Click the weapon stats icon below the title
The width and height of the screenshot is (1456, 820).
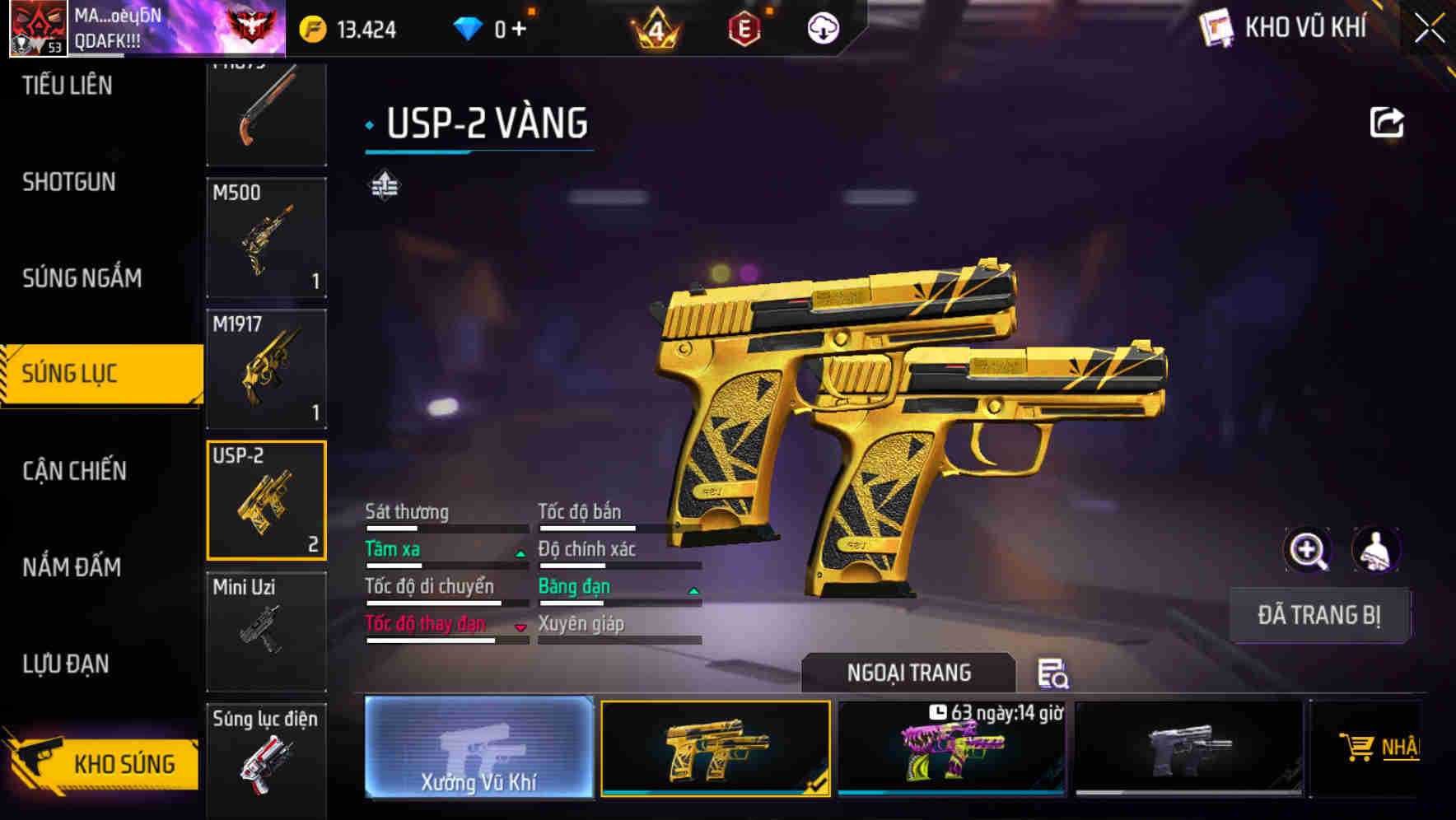384,185
